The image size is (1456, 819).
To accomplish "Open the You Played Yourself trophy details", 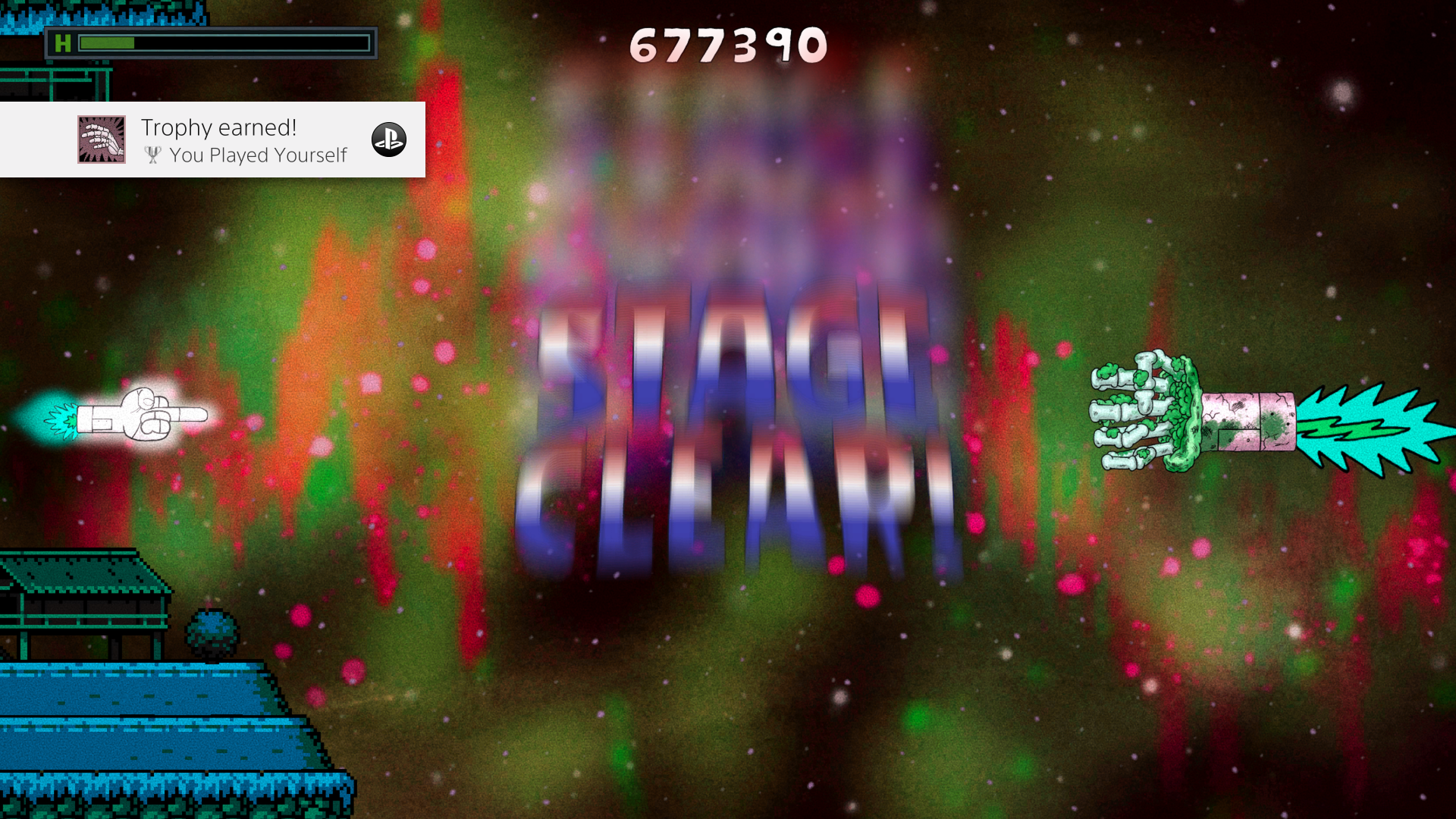I will pyautogui.click(x=258, y=155).
